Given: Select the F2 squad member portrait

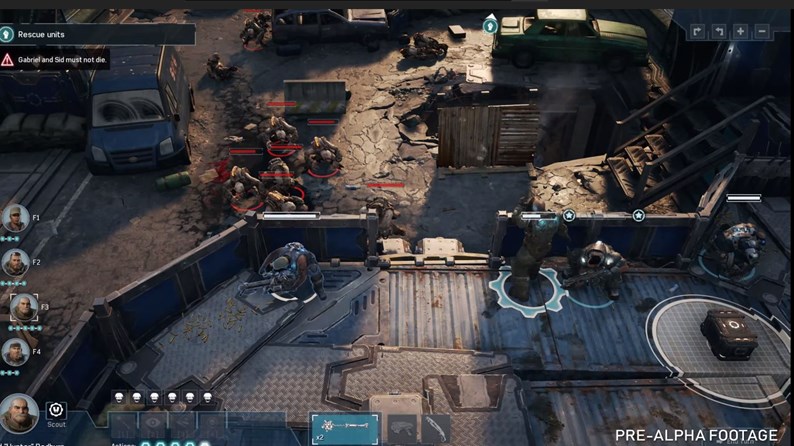Looking at the screenshot, I should point(14,262).
